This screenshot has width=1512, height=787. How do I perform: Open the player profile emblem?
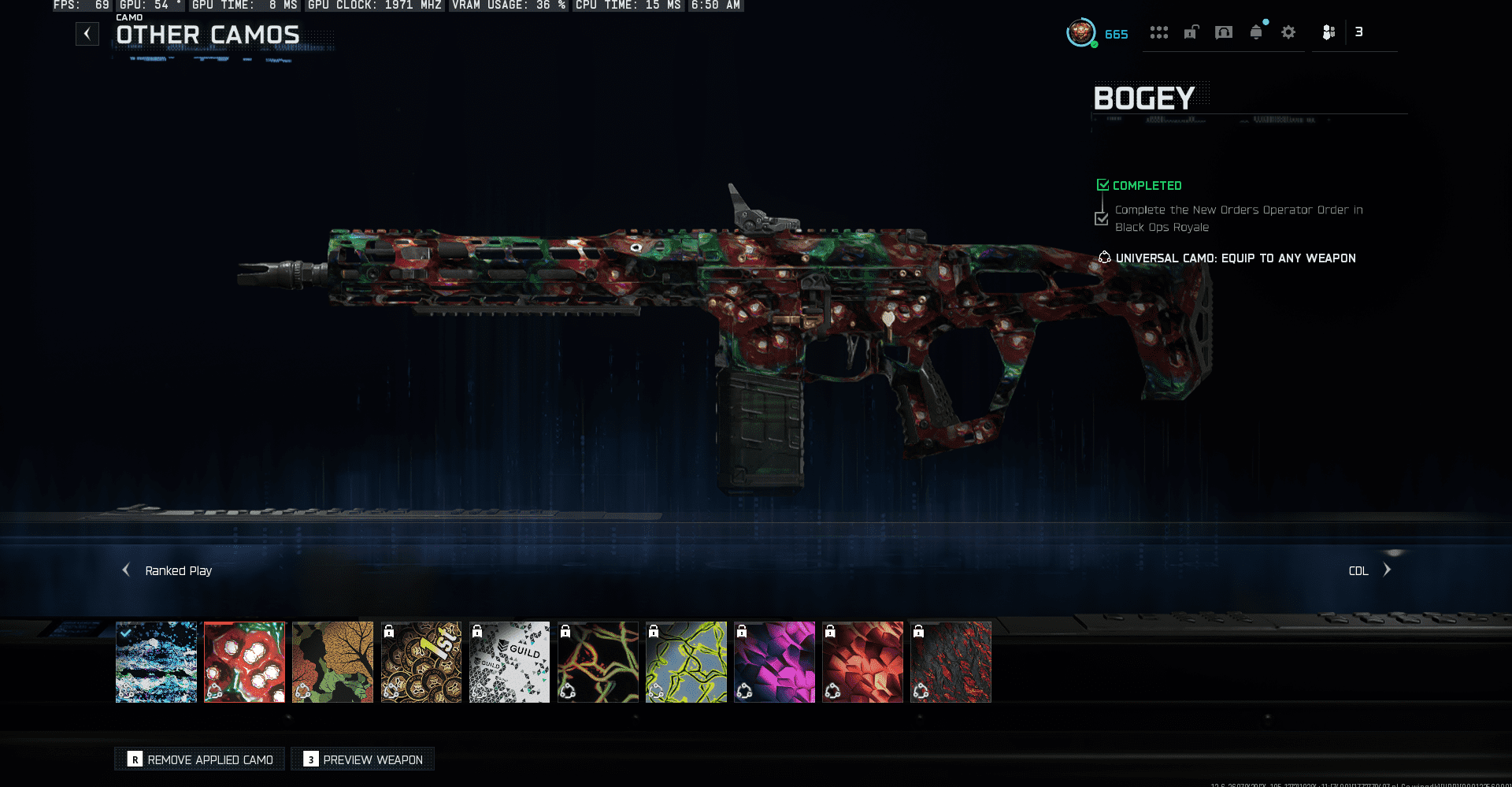[1081, 33]
